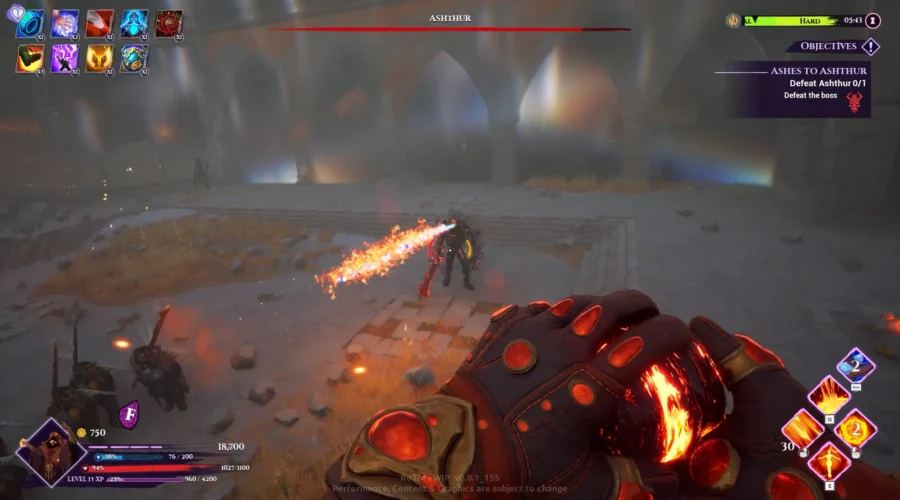The image size is (900, 500).
Task: Choose the golden flaming wings perk
Action: coord(99,59)
